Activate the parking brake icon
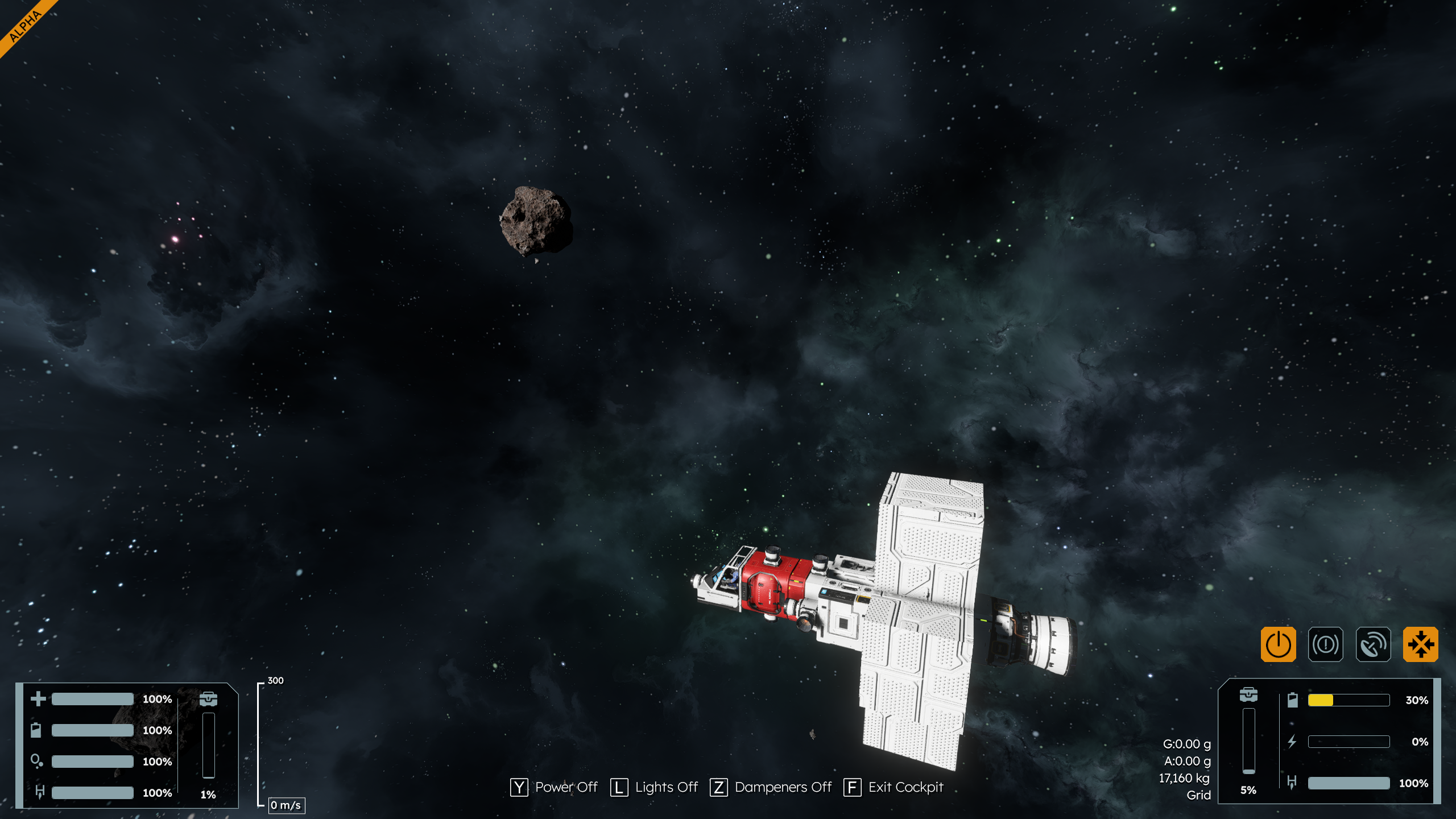 (1325, 644)
